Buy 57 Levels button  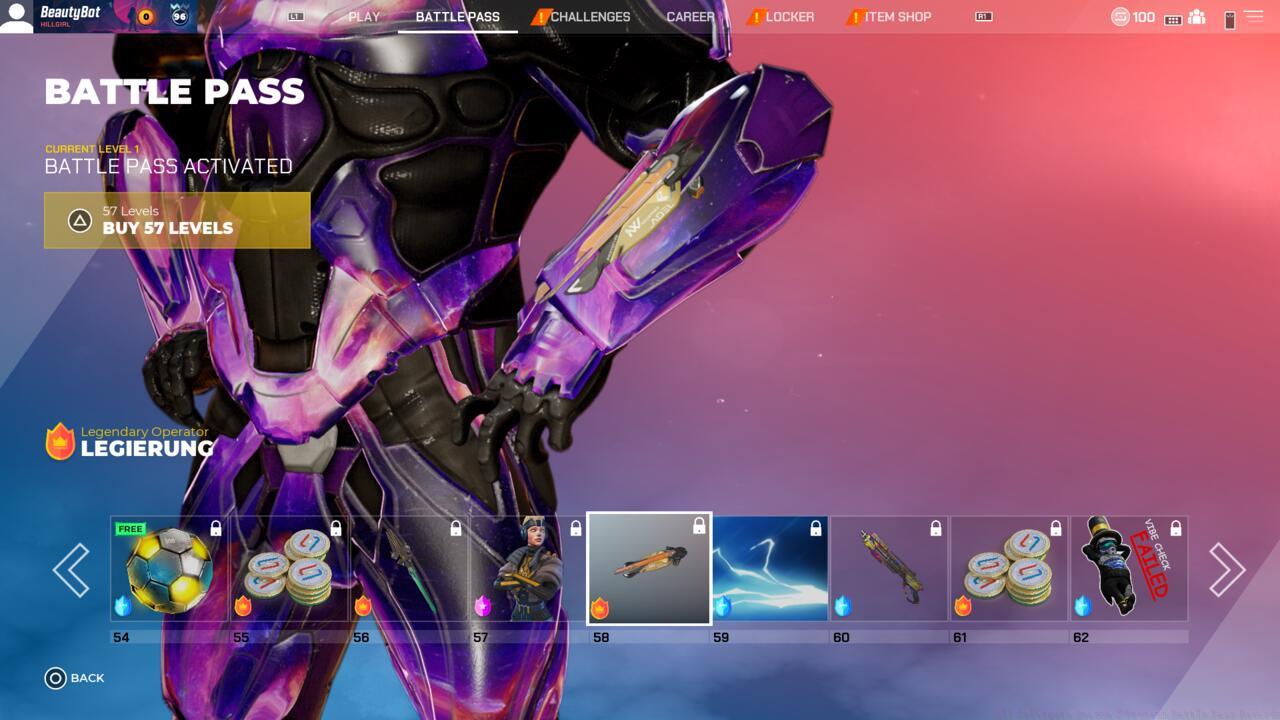point(177,220)
